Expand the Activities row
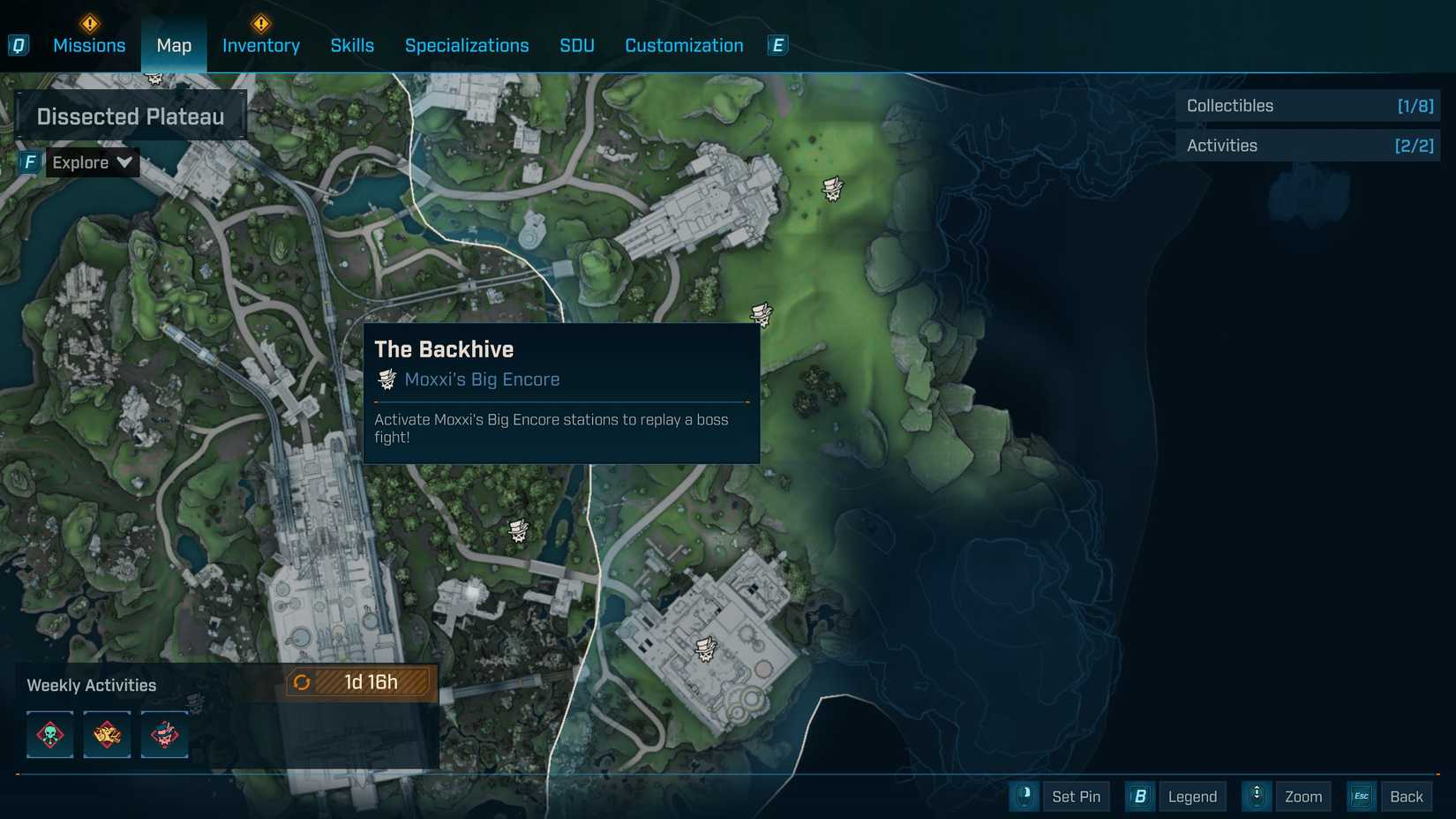The image size is (1456, 819). pyautogui.click(x=1308, y=146)
